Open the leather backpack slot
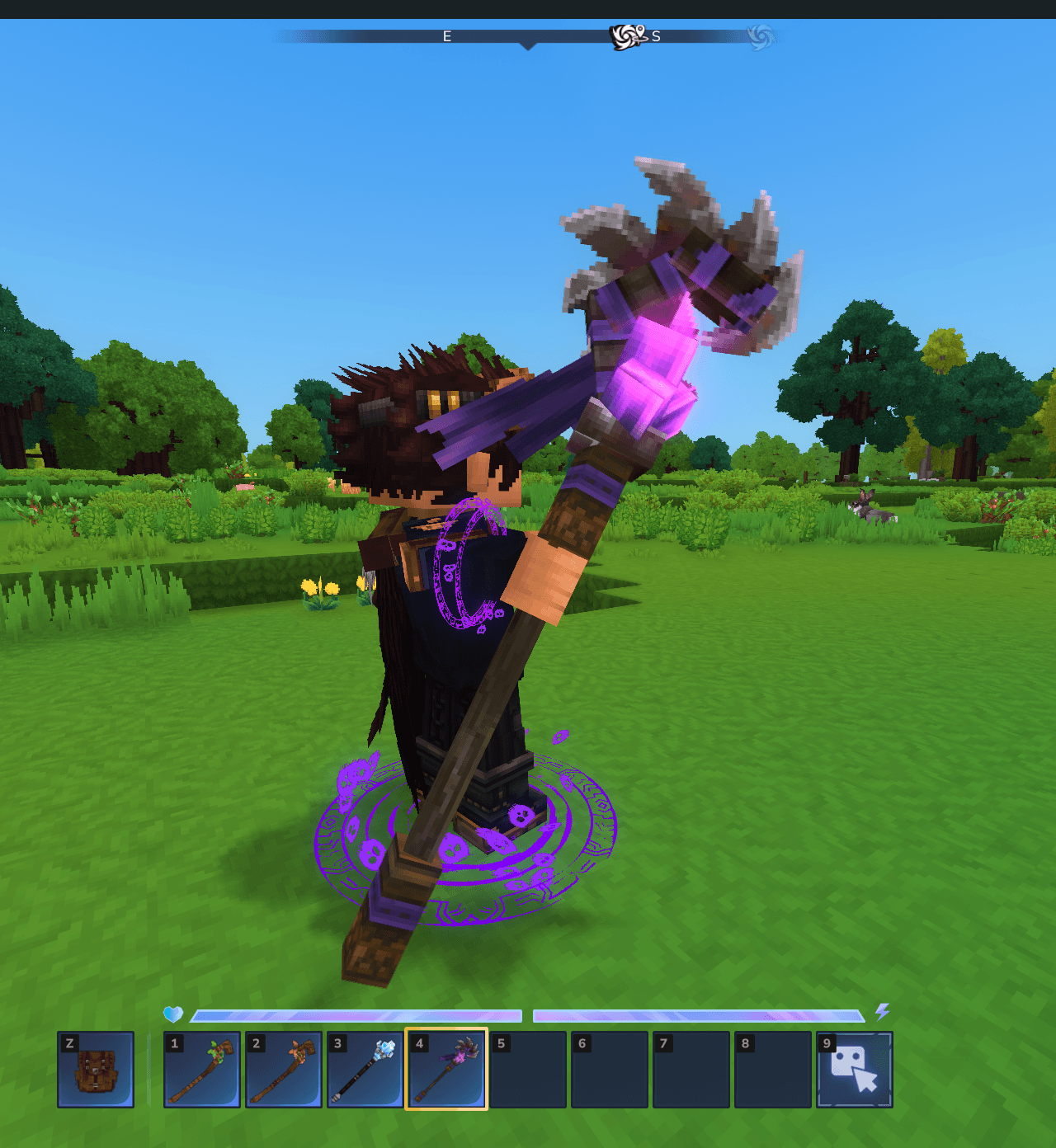This screenshot has width=1056, height=1148. (96, 1070)
